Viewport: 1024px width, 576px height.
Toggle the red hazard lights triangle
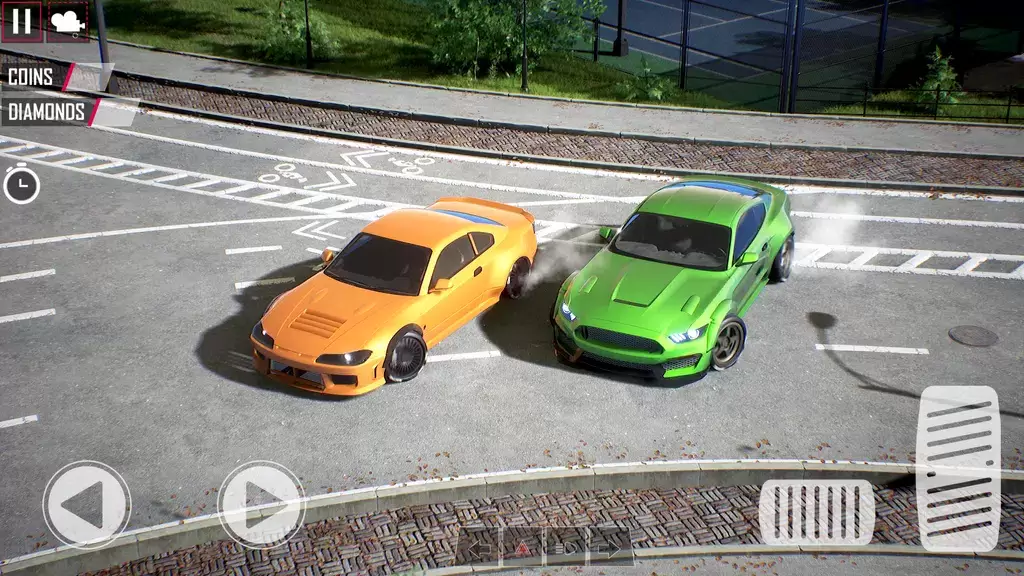pos(523,547)
